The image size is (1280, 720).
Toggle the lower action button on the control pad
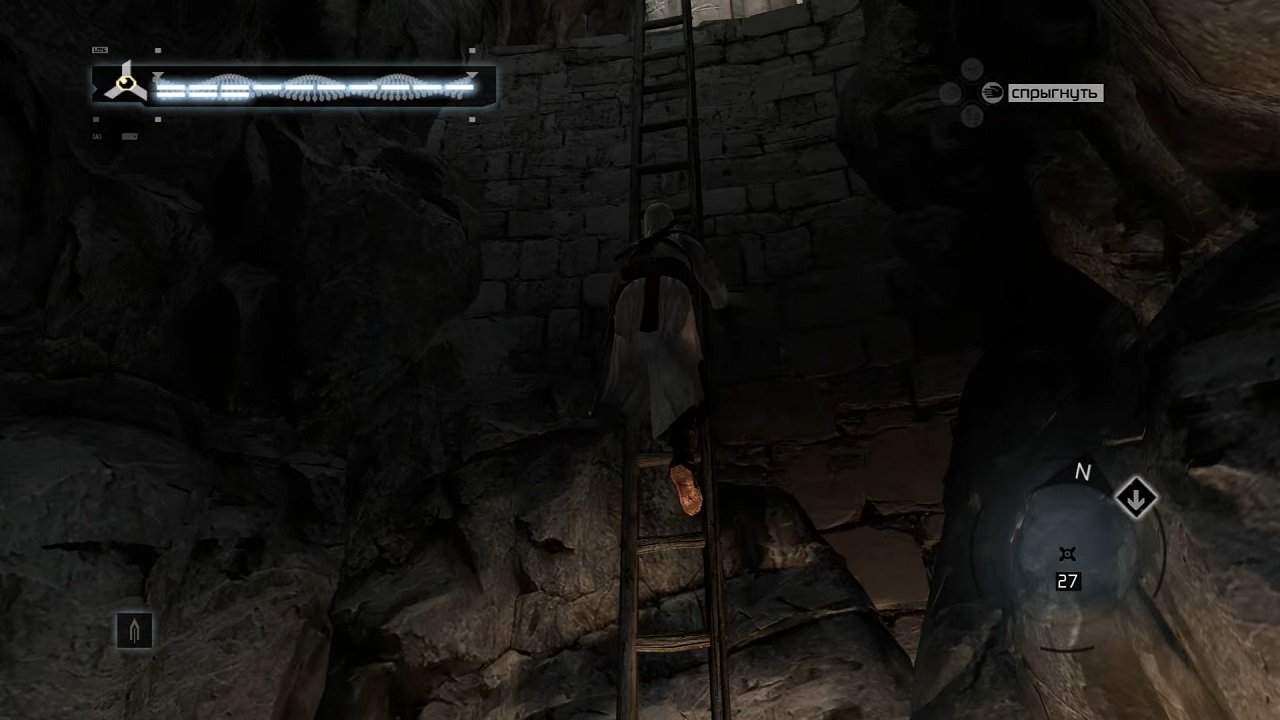click(973, 117)
